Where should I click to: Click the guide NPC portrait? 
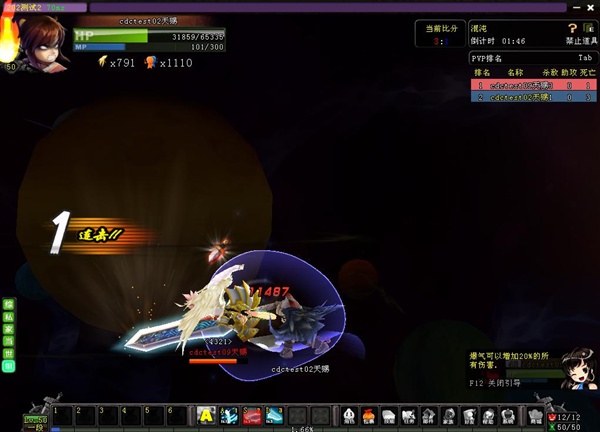point(576,368)
